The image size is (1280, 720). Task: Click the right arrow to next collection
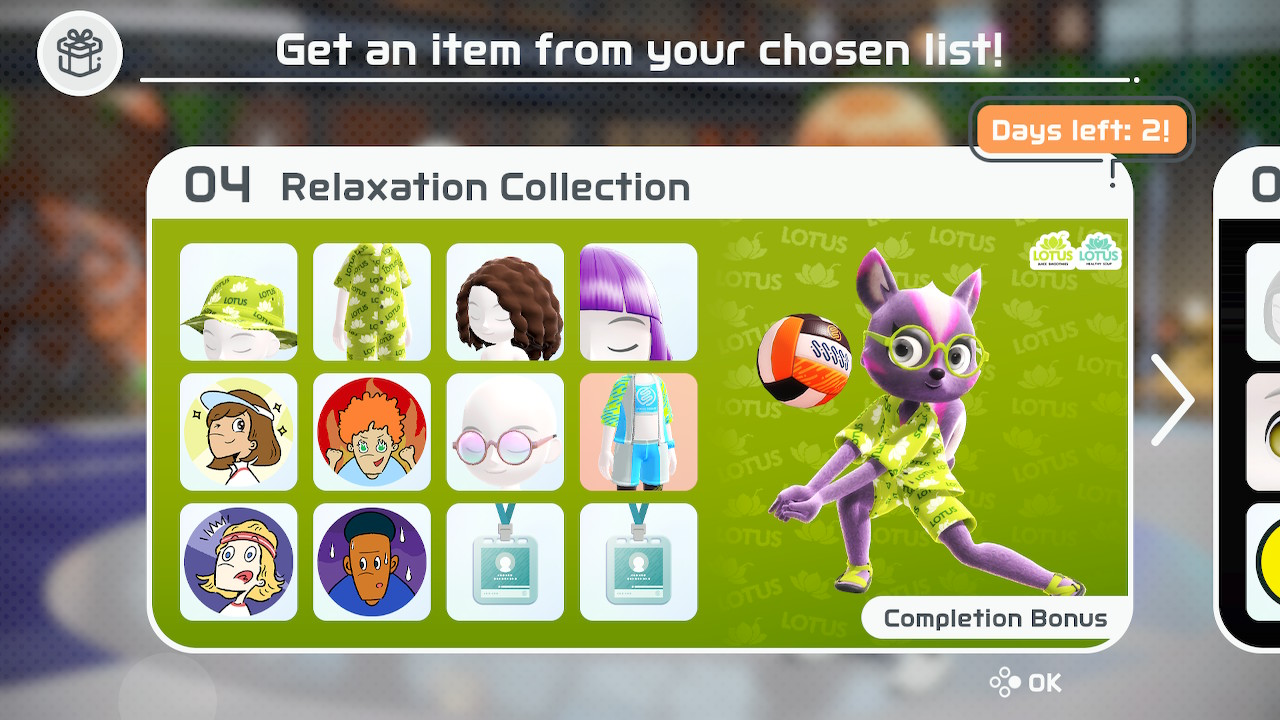tap(1172, 400)
